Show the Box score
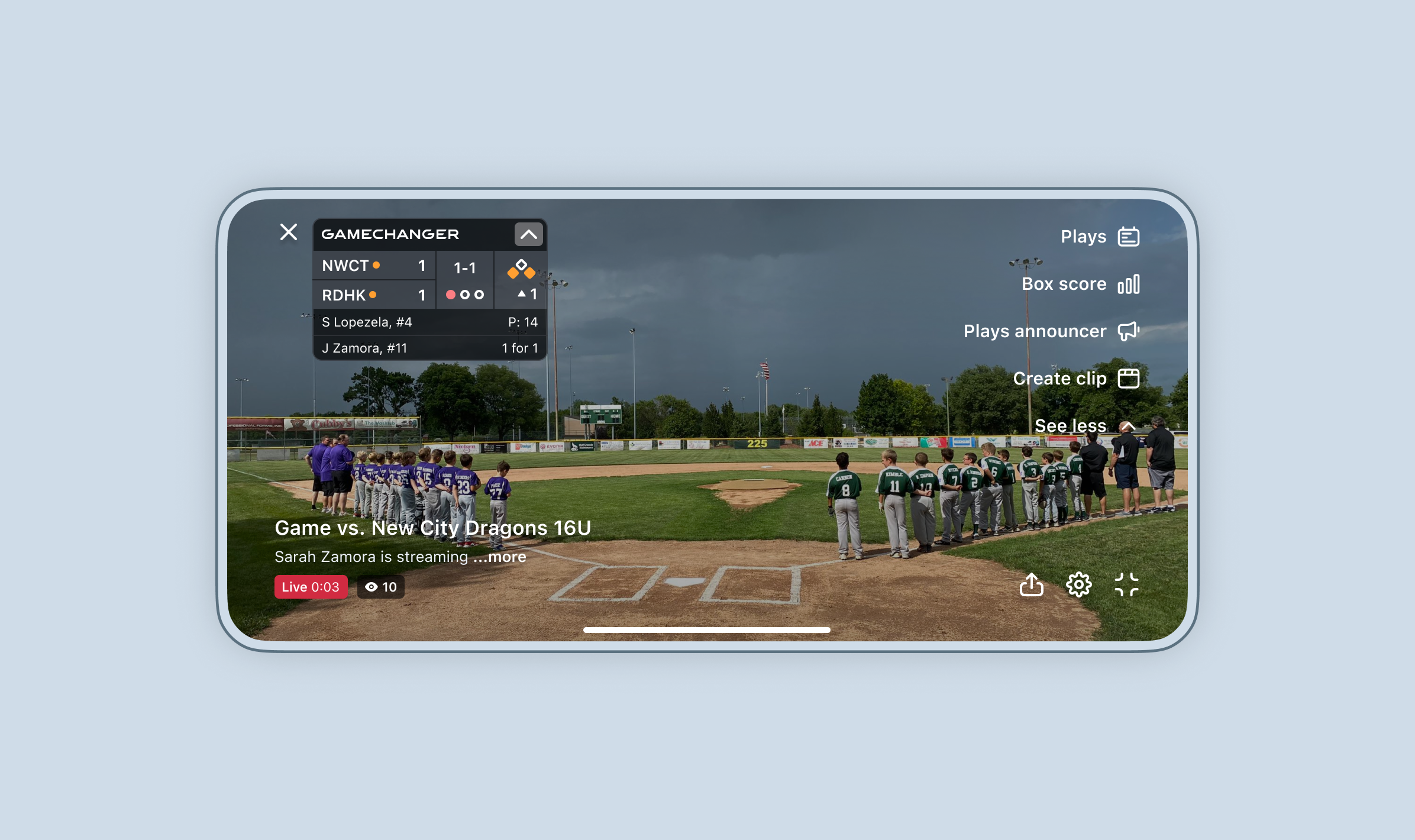Screen dimensions: 1415x840 point(1080,284)
